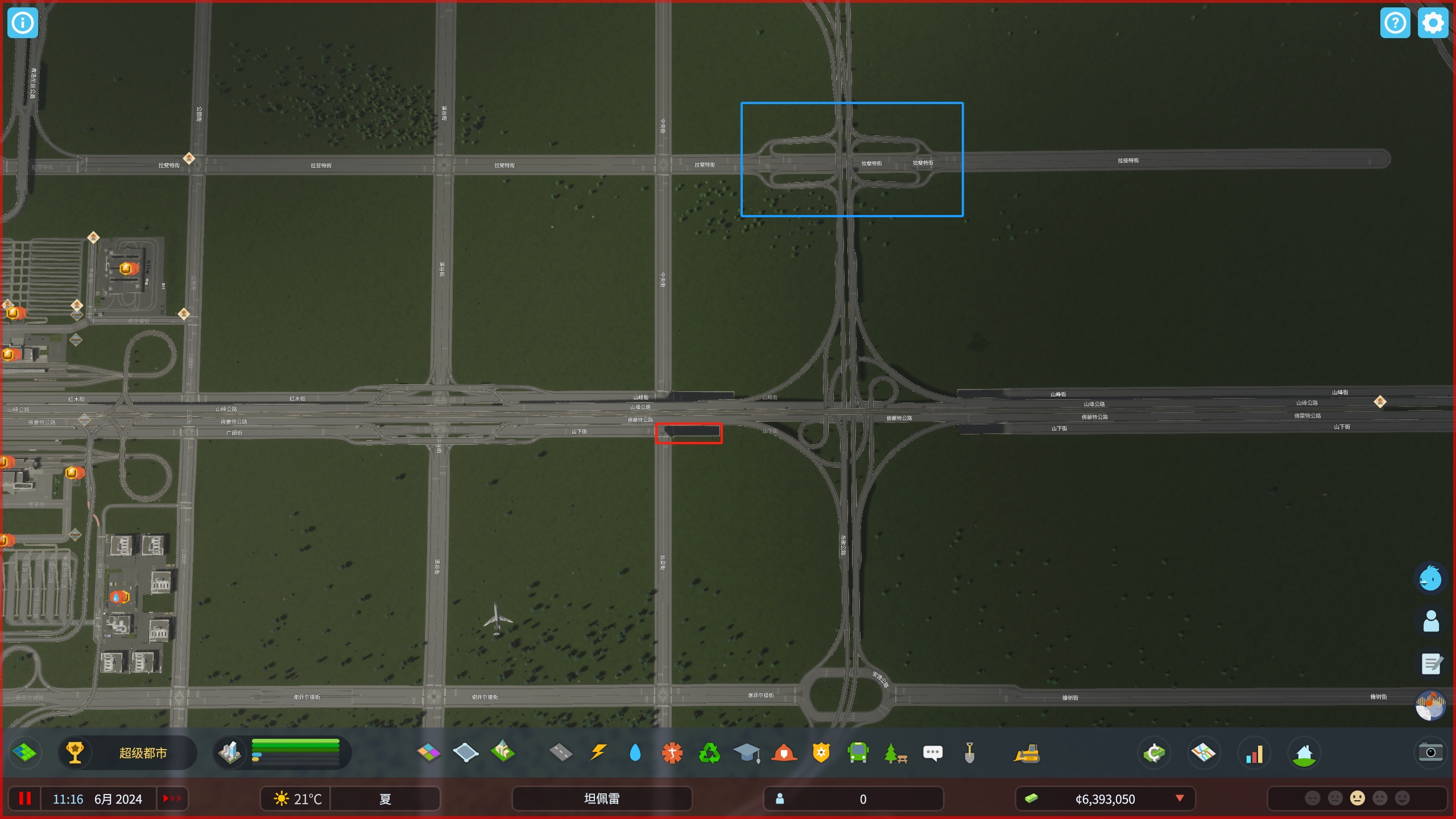The height and width of the screenshot is (819, 1456).
Task: Pause the game simulation
Action: click(25, 799)
